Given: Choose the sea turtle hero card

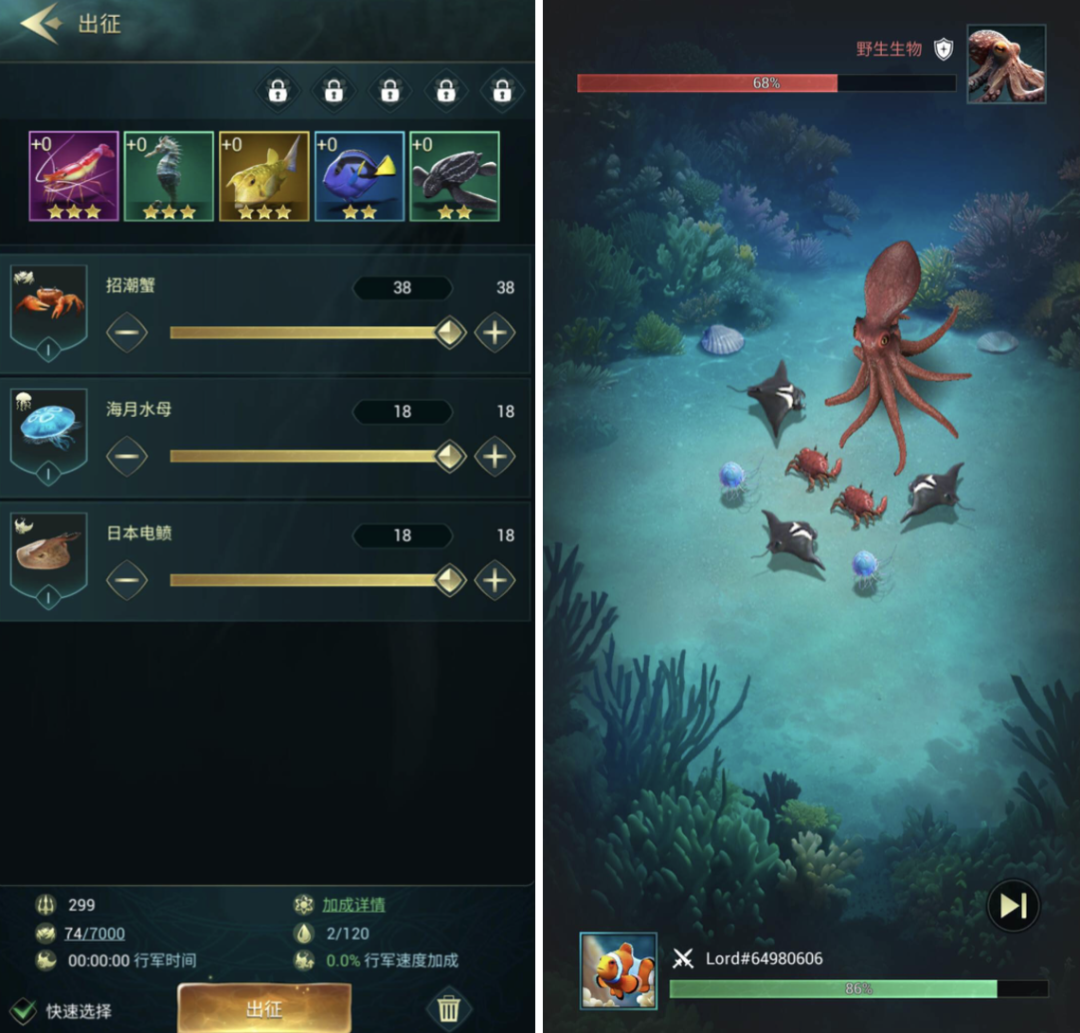Looking at the screenshot, I should [x=454, y=176].
